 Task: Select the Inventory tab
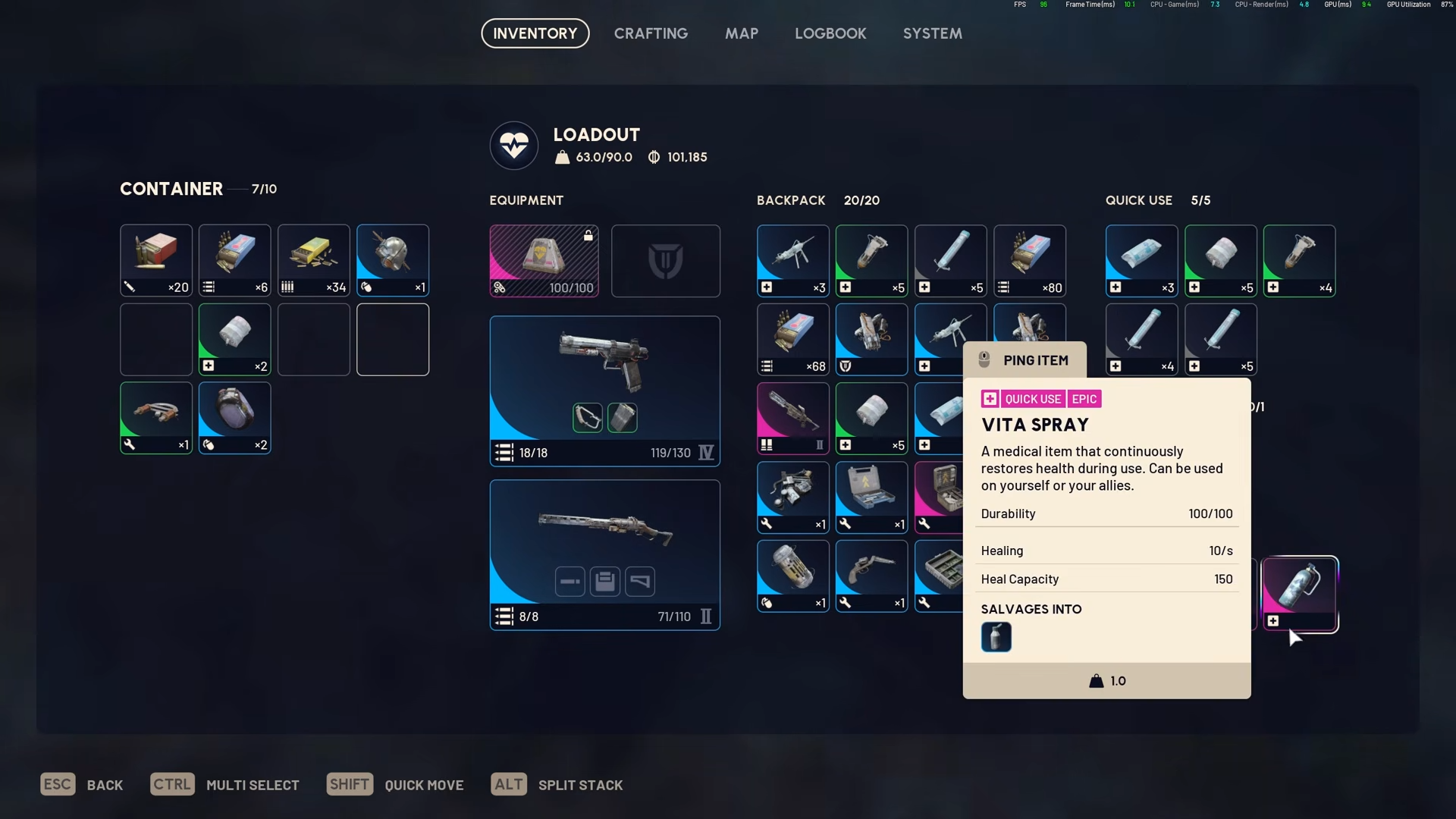pos(535,33)
